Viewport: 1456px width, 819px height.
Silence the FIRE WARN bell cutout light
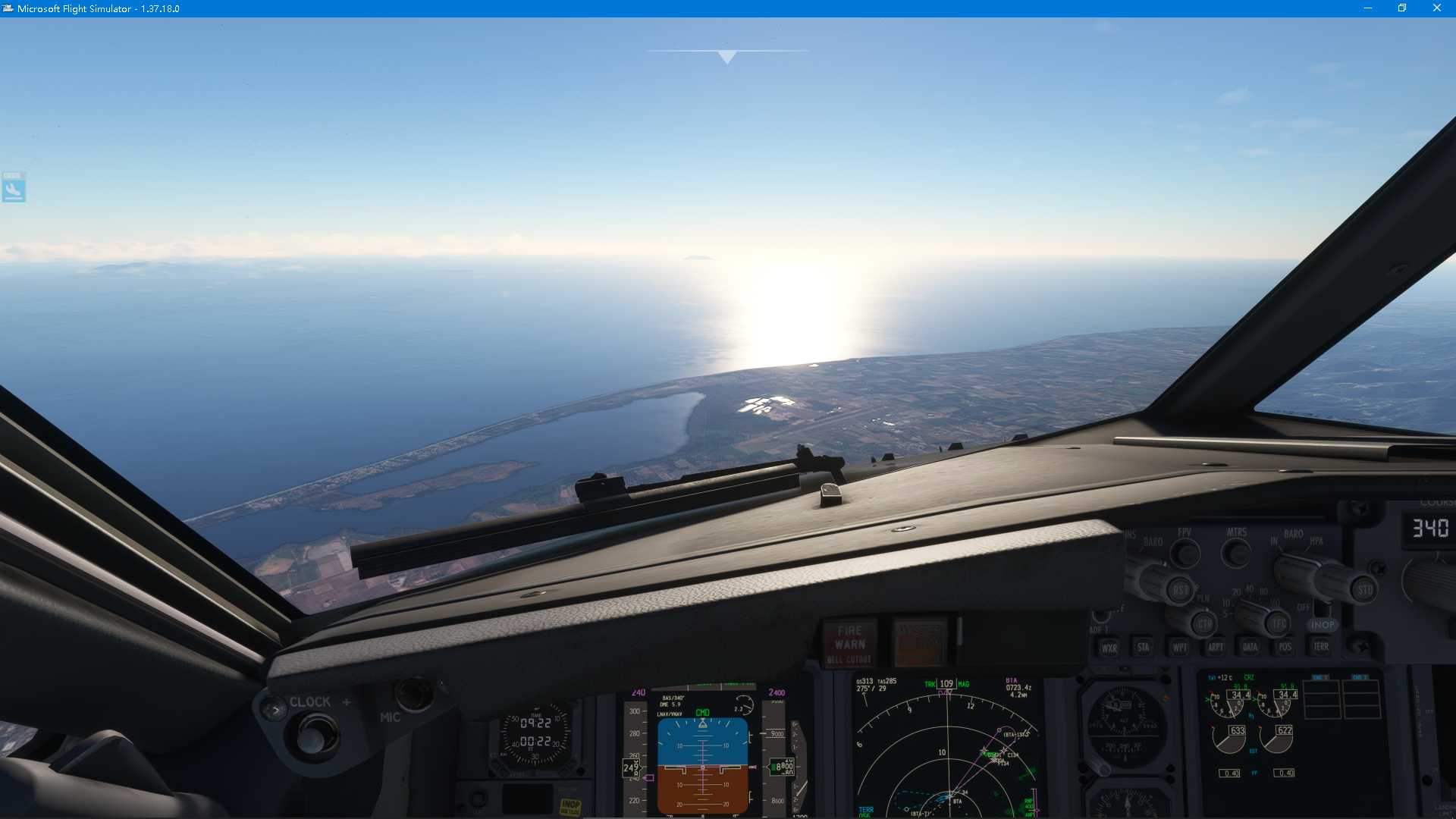click(x=849, y=643)
